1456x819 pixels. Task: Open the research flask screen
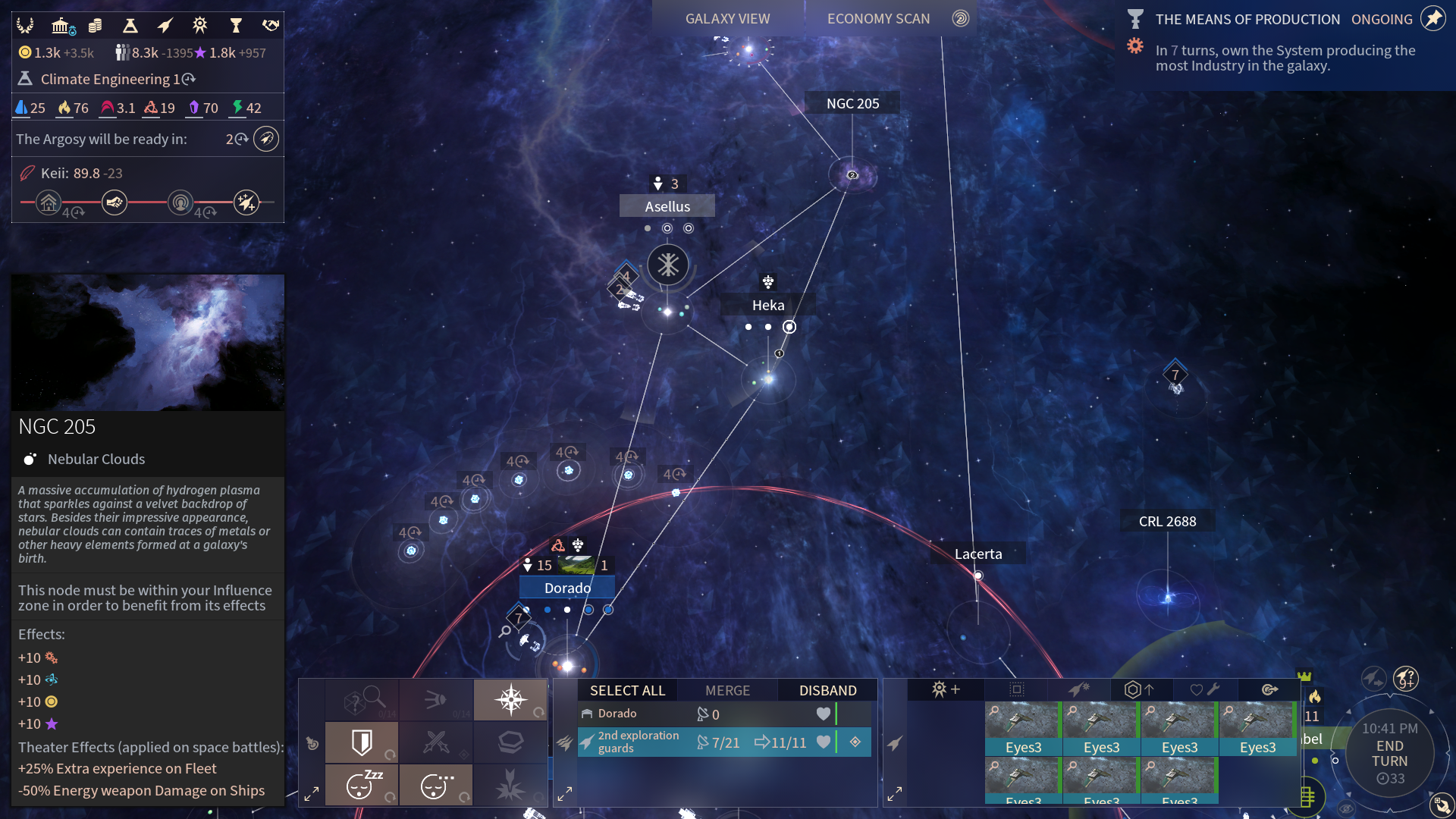tap(130, 27)
